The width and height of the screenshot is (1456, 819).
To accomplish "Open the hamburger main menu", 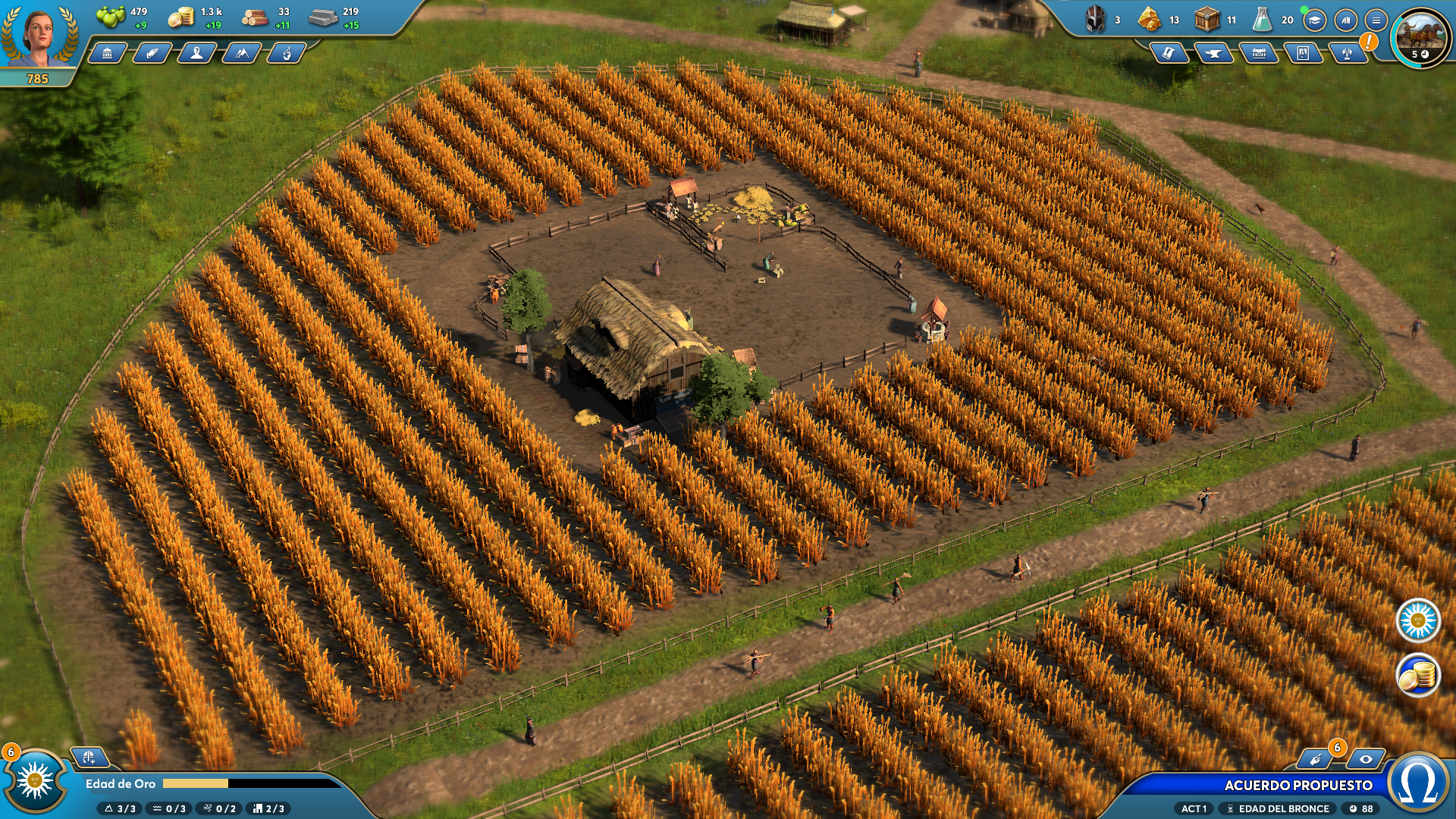I will click(1376, 20).
